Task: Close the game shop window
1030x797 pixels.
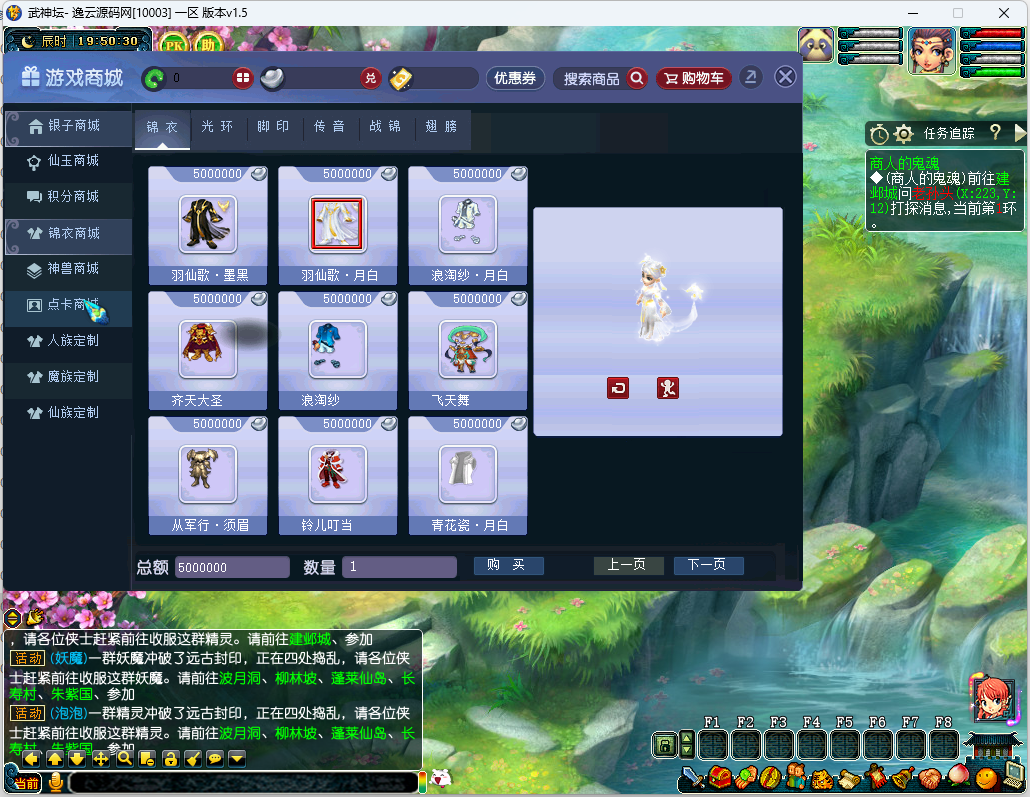Action: [x=786, y=77]
